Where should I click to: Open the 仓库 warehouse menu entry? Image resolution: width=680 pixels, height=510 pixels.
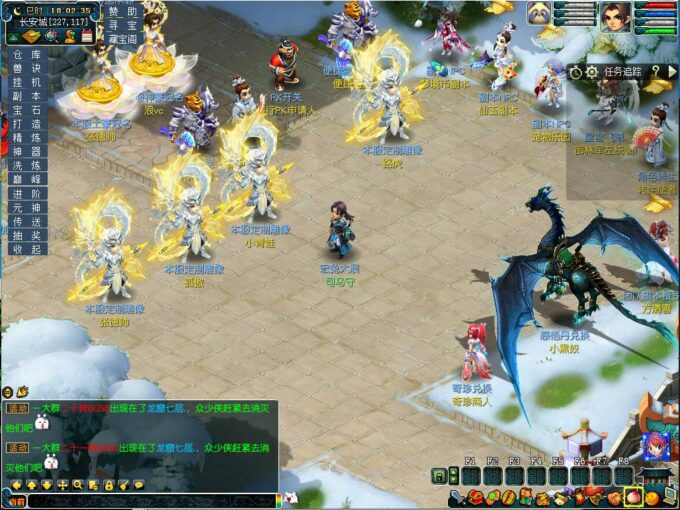pos(28,55)
